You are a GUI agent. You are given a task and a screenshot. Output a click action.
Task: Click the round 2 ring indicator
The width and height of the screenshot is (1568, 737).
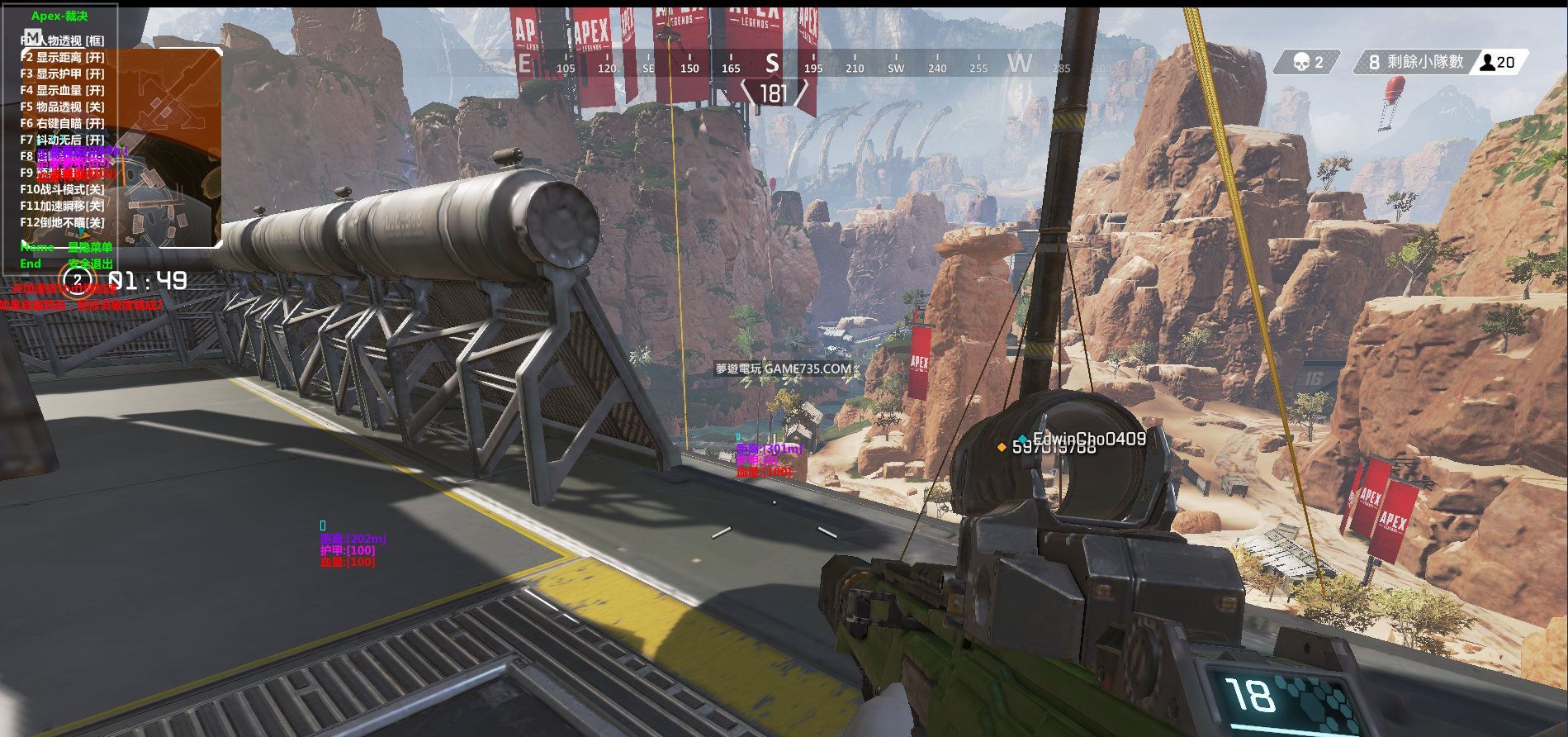tap(78, 280)
